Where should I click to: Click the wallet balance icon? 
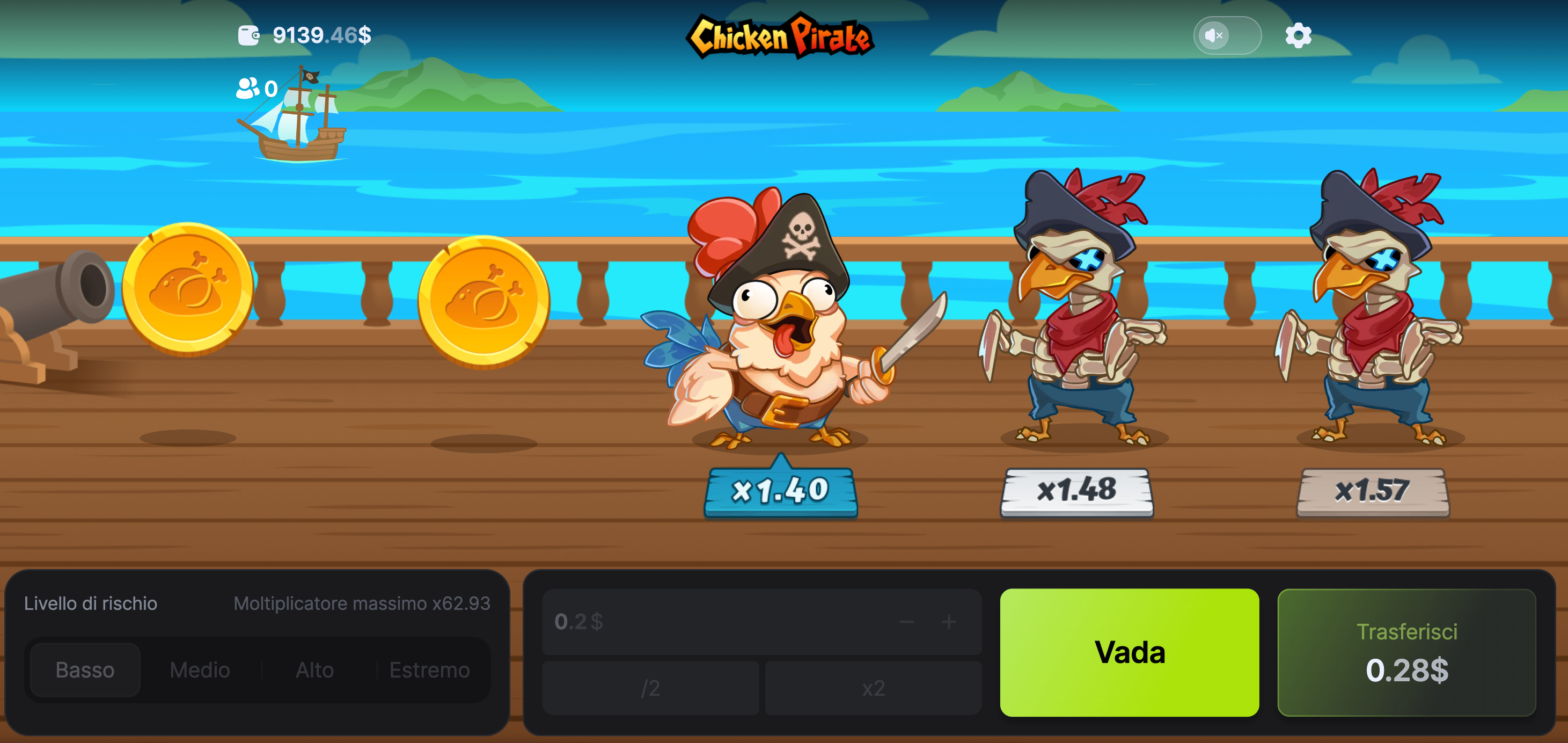coord(250,35)
